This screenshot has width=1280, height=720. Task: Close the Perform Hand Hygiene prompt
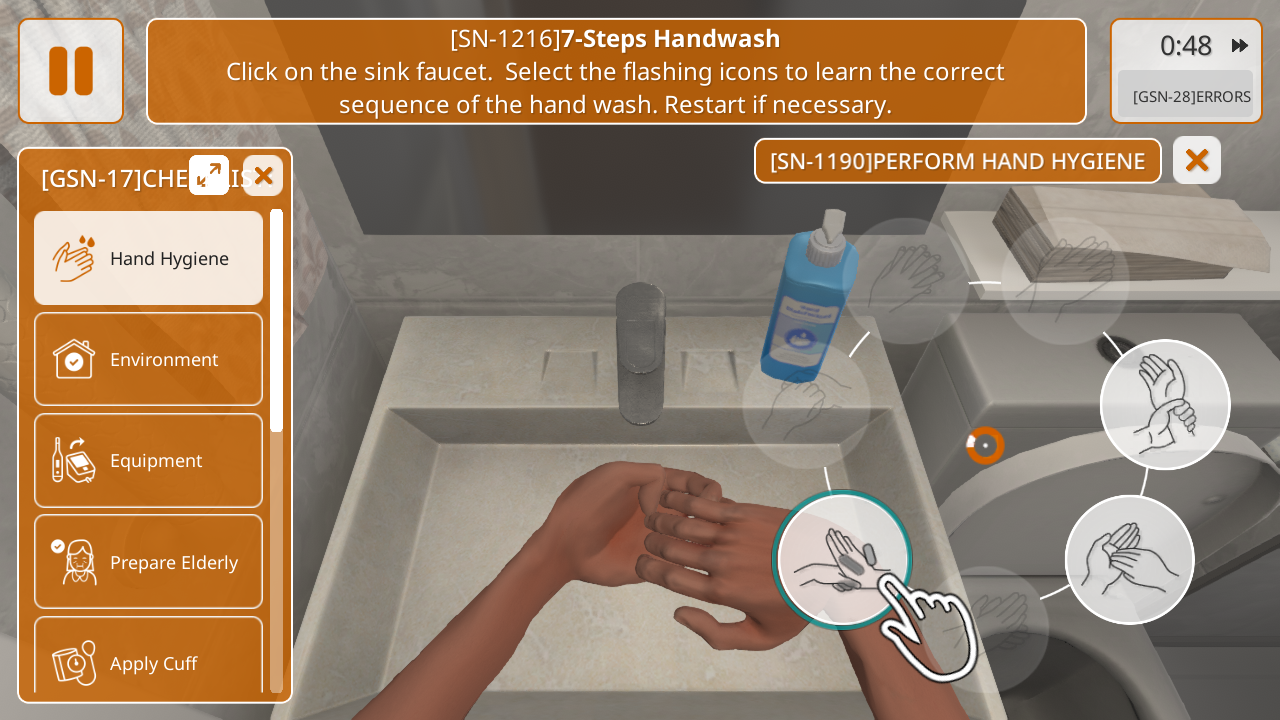coord(1197,160)
